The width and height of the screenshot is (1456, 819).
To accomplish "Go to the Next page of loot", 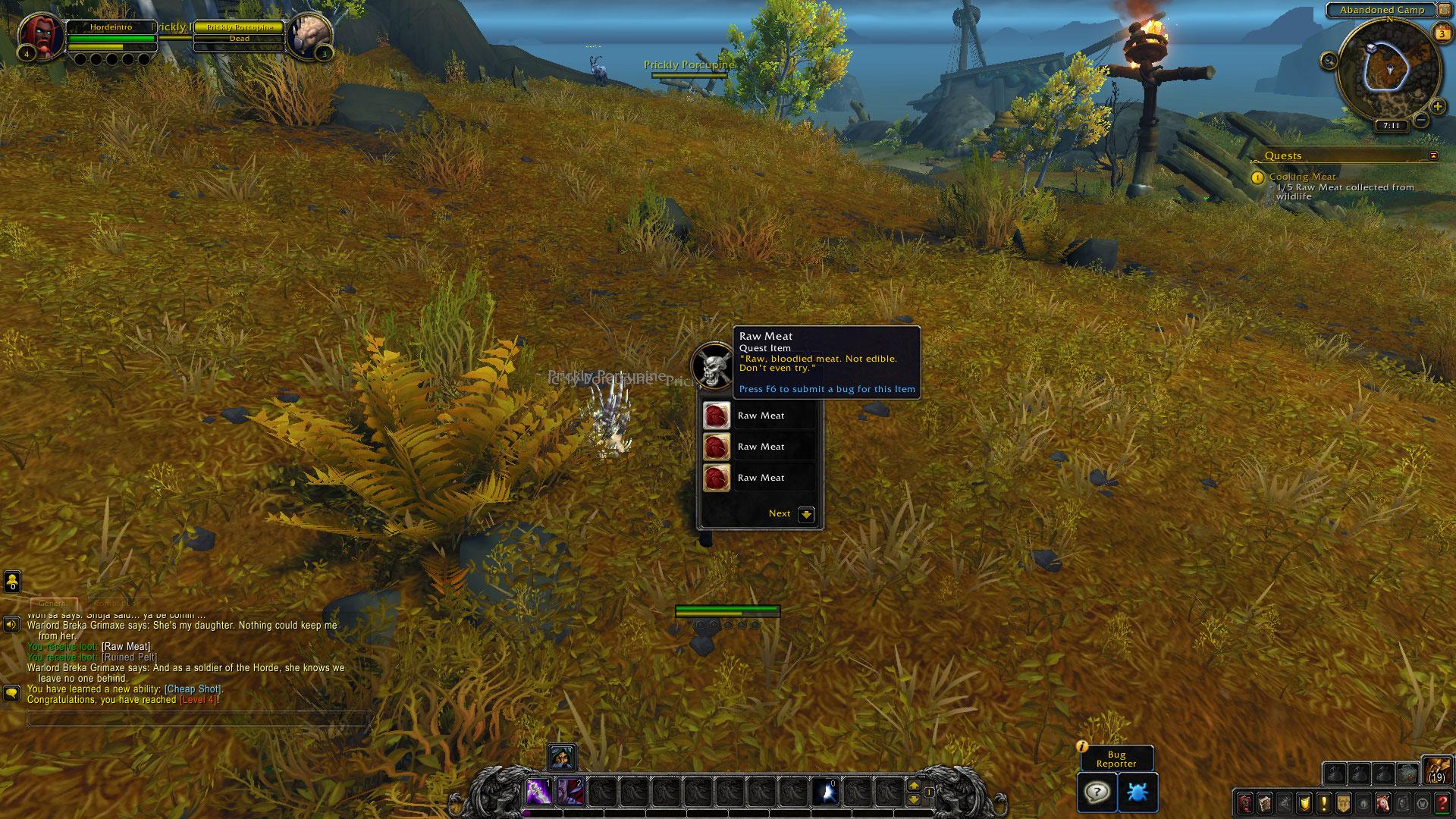I will [806, 514].
